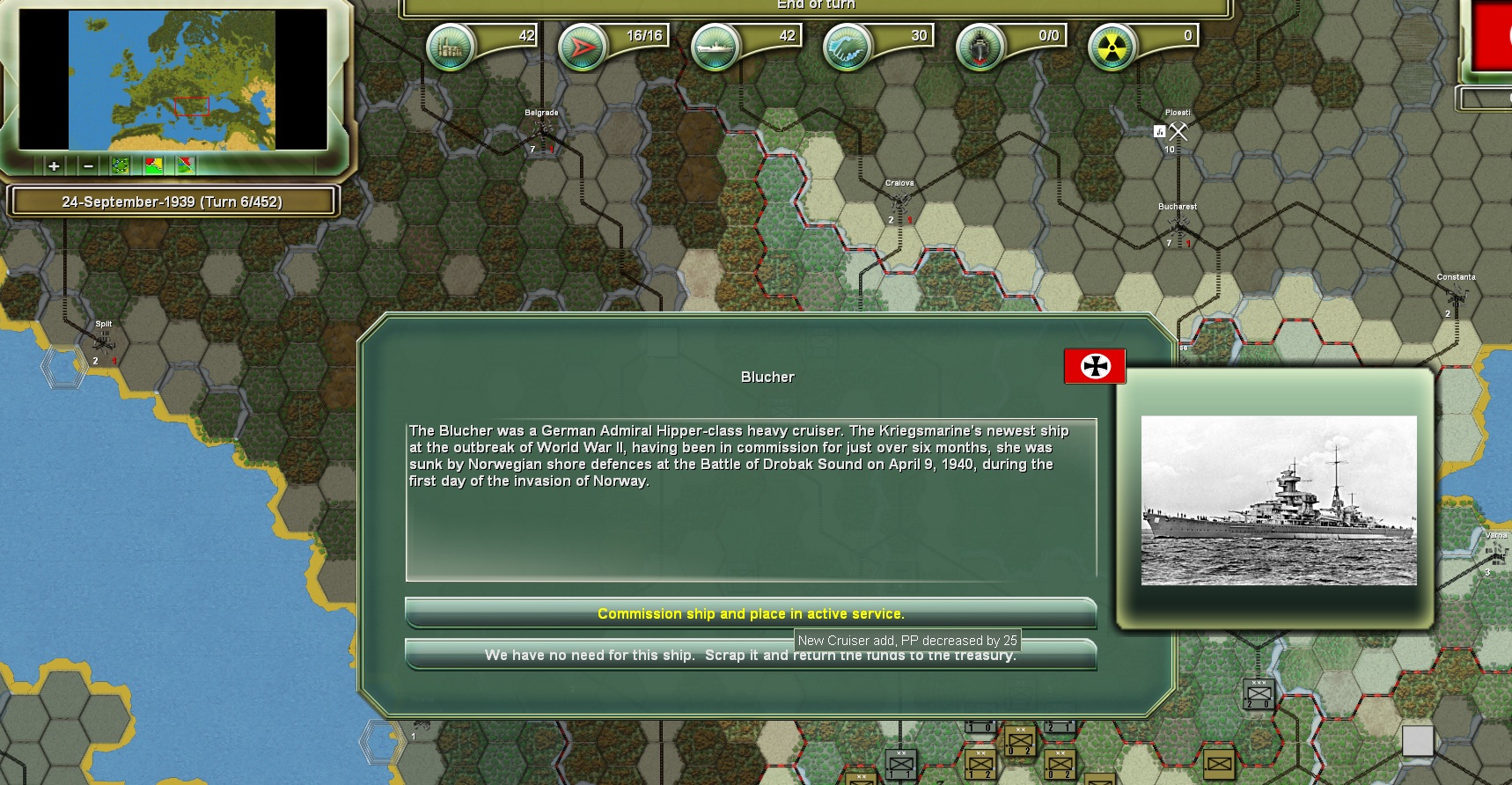1512x785 pixels.
Task: Commission the Blucher into active service
Action: [750, 614]
